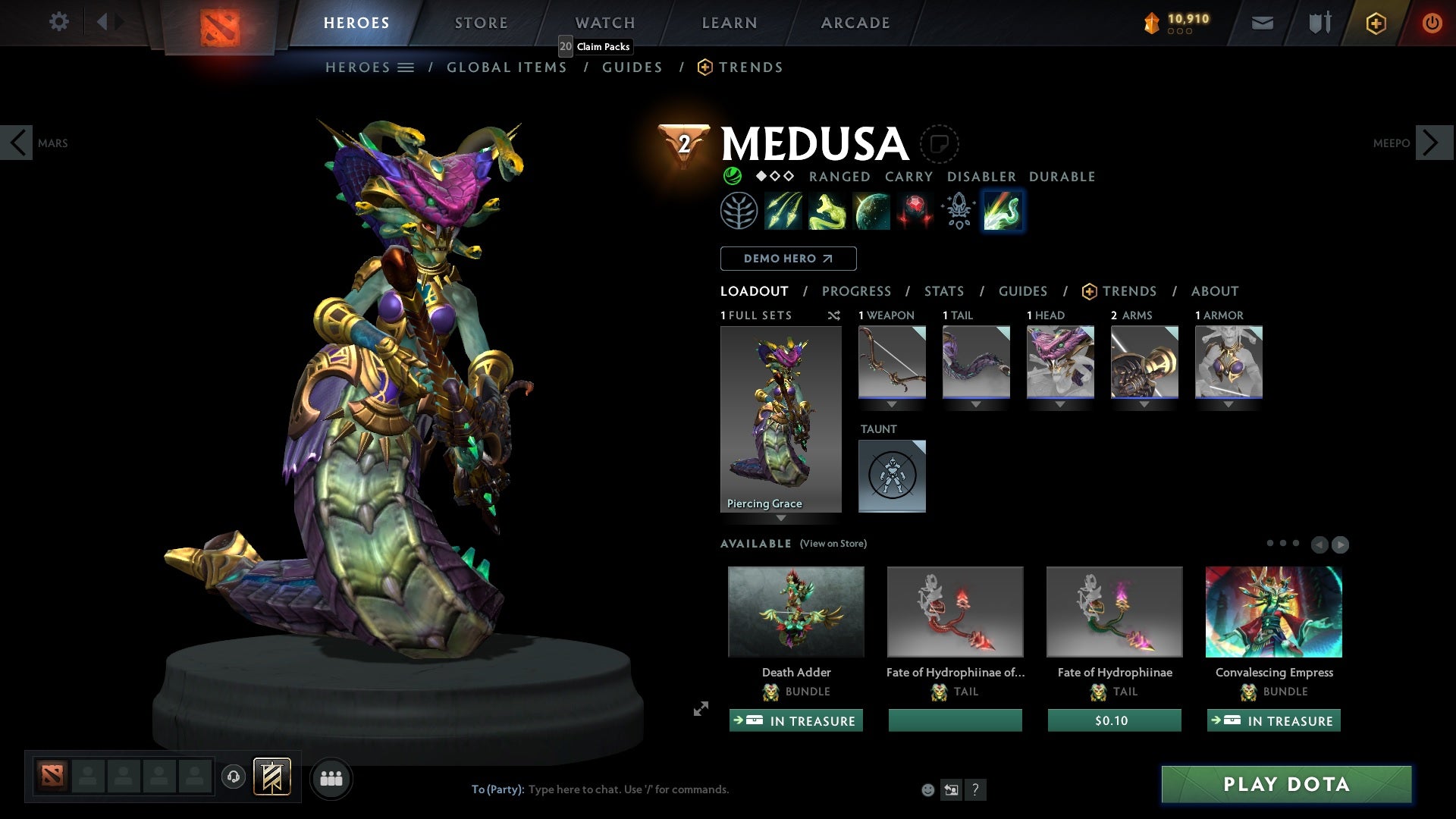Click the power/exit icon top right

click(x=1432, y=22)
